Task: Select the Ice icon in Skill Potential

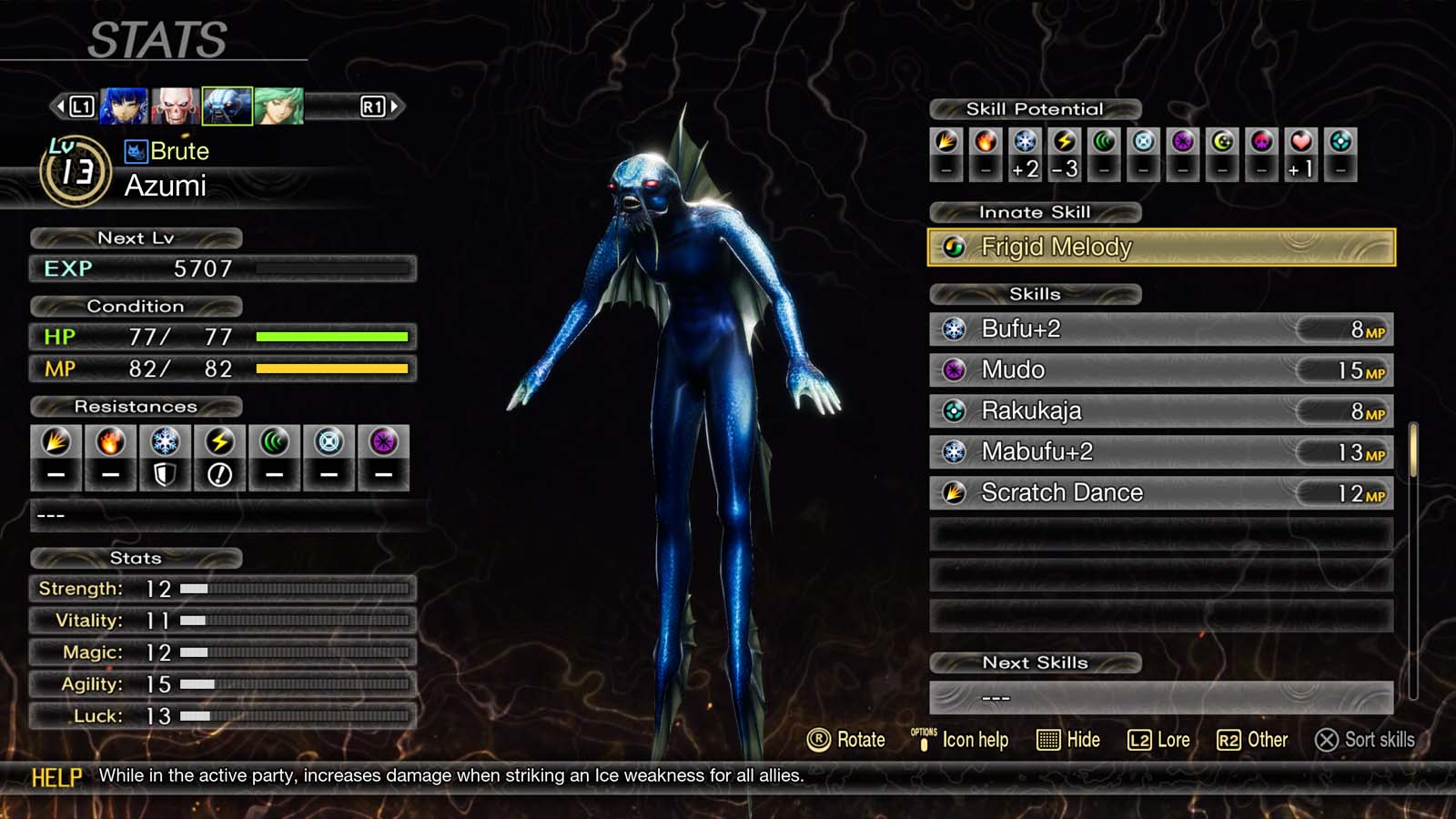Action: (1026, 142)
